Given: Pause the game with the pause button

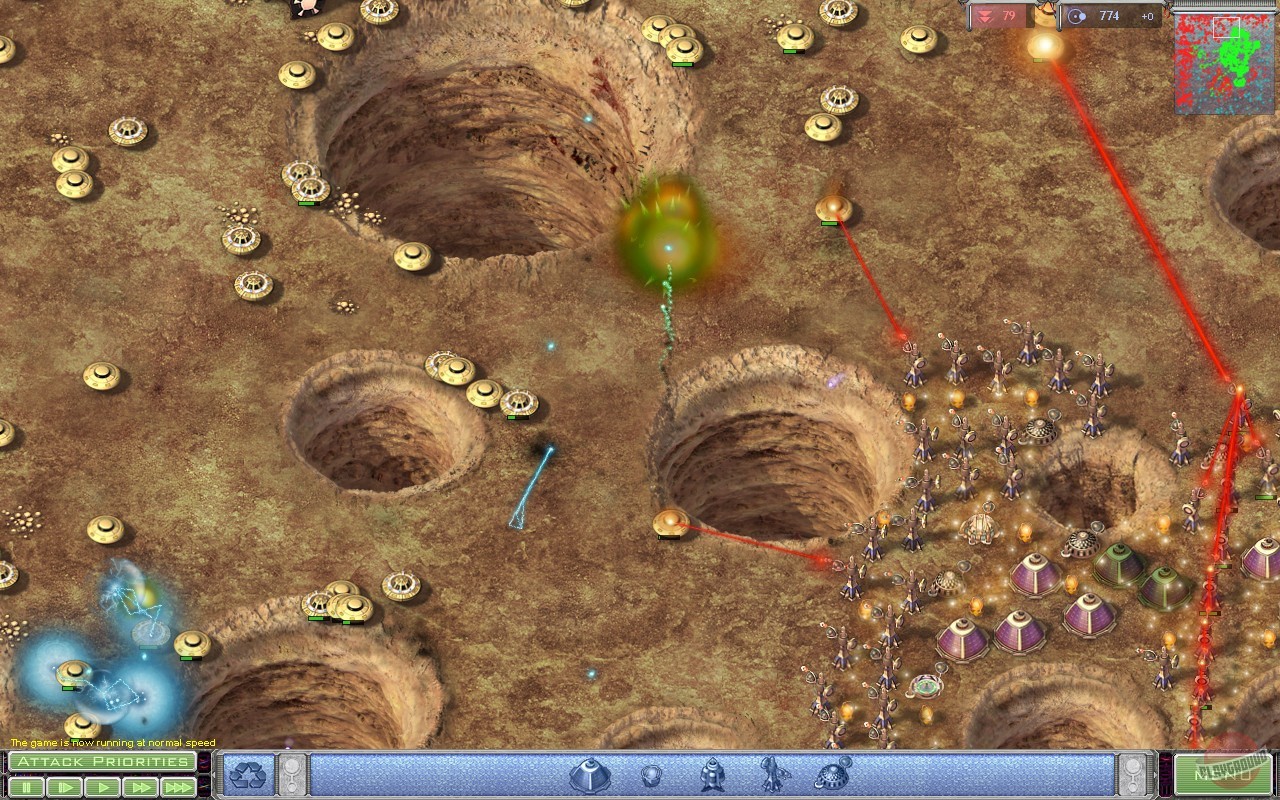Looking at the screenshot, I should [27, 786].
